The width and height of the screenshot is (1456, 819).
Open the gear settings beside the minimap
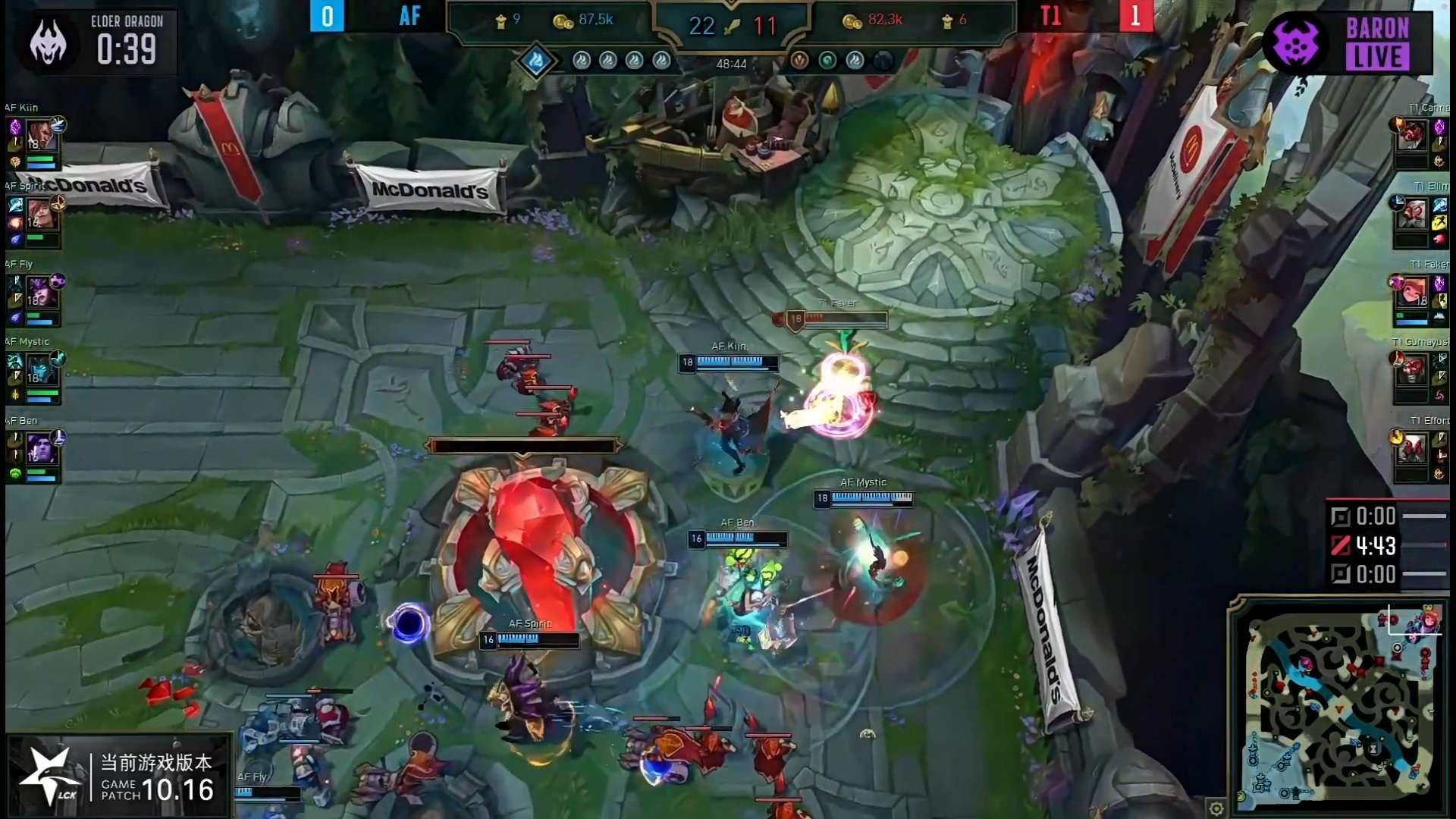coord(1216,808)
